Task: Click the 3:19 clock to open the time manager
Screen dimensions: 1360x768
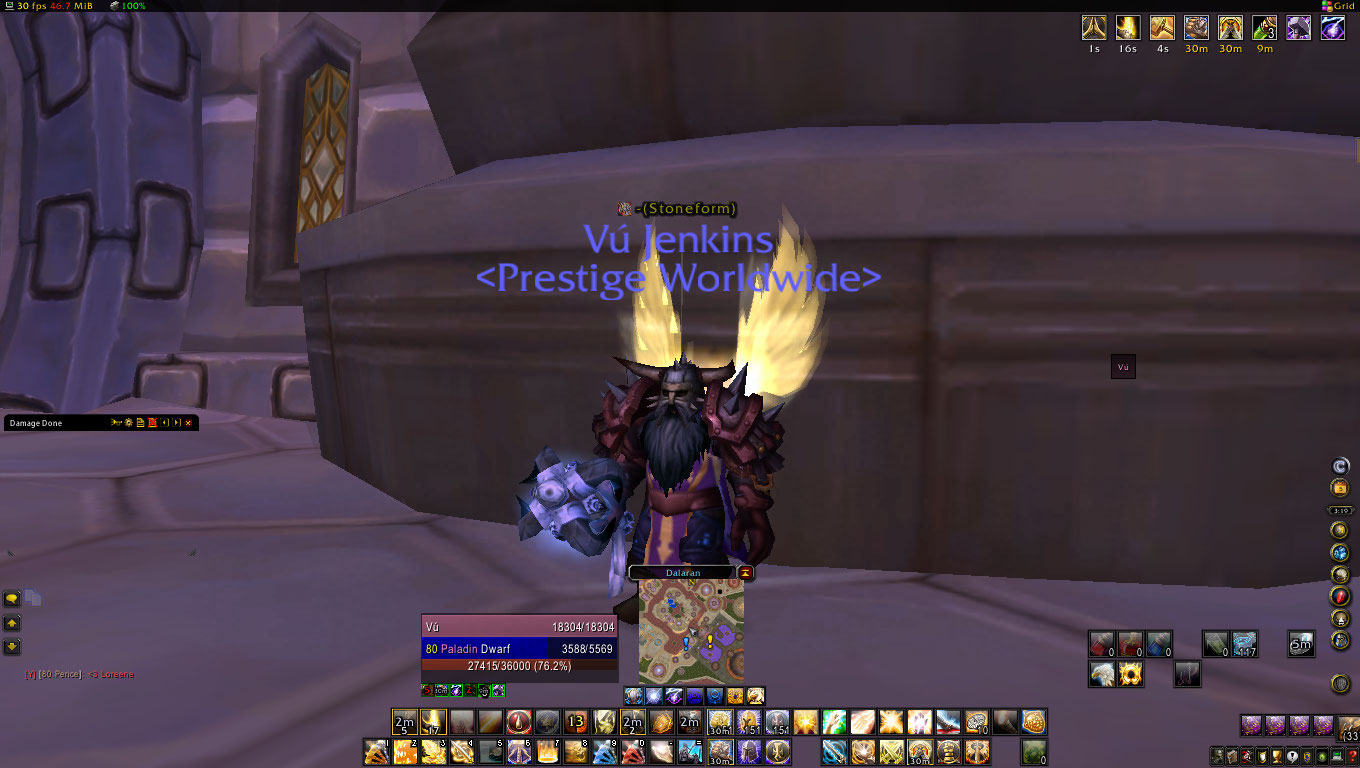Action: point(1339,511)
